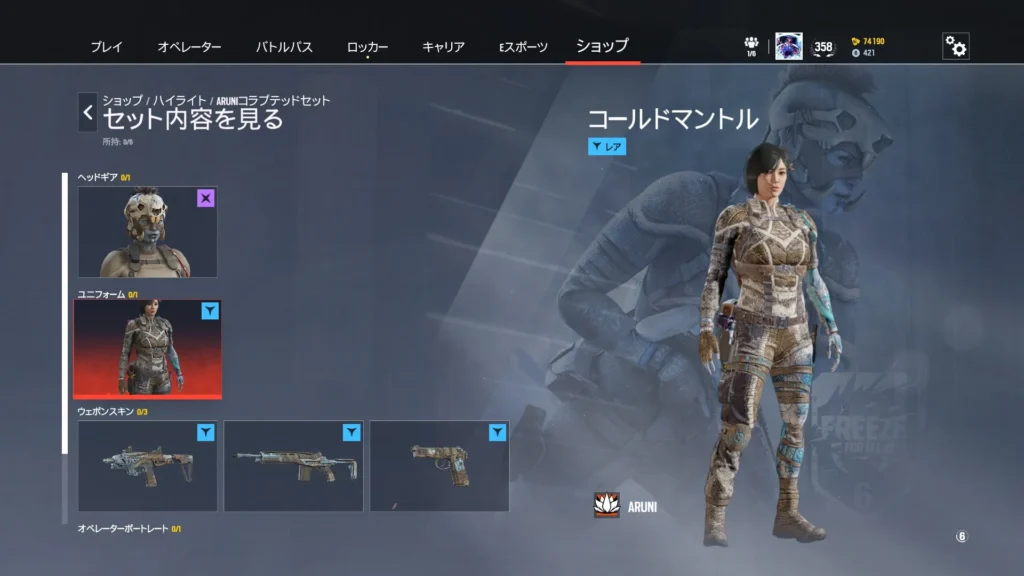
Task: Select the headgear skull mask thumbnail
Action: coord(148,232)
